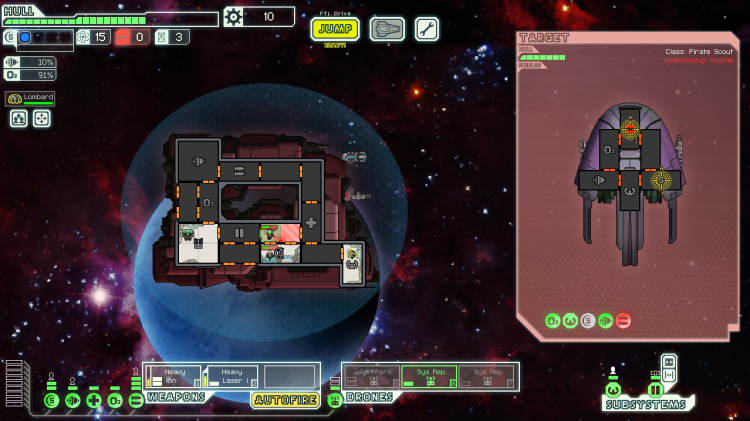Click the weapons system power icon
The width and height of the screenshot is (750, 421).
pyautogui.click(x=136, y=400)
